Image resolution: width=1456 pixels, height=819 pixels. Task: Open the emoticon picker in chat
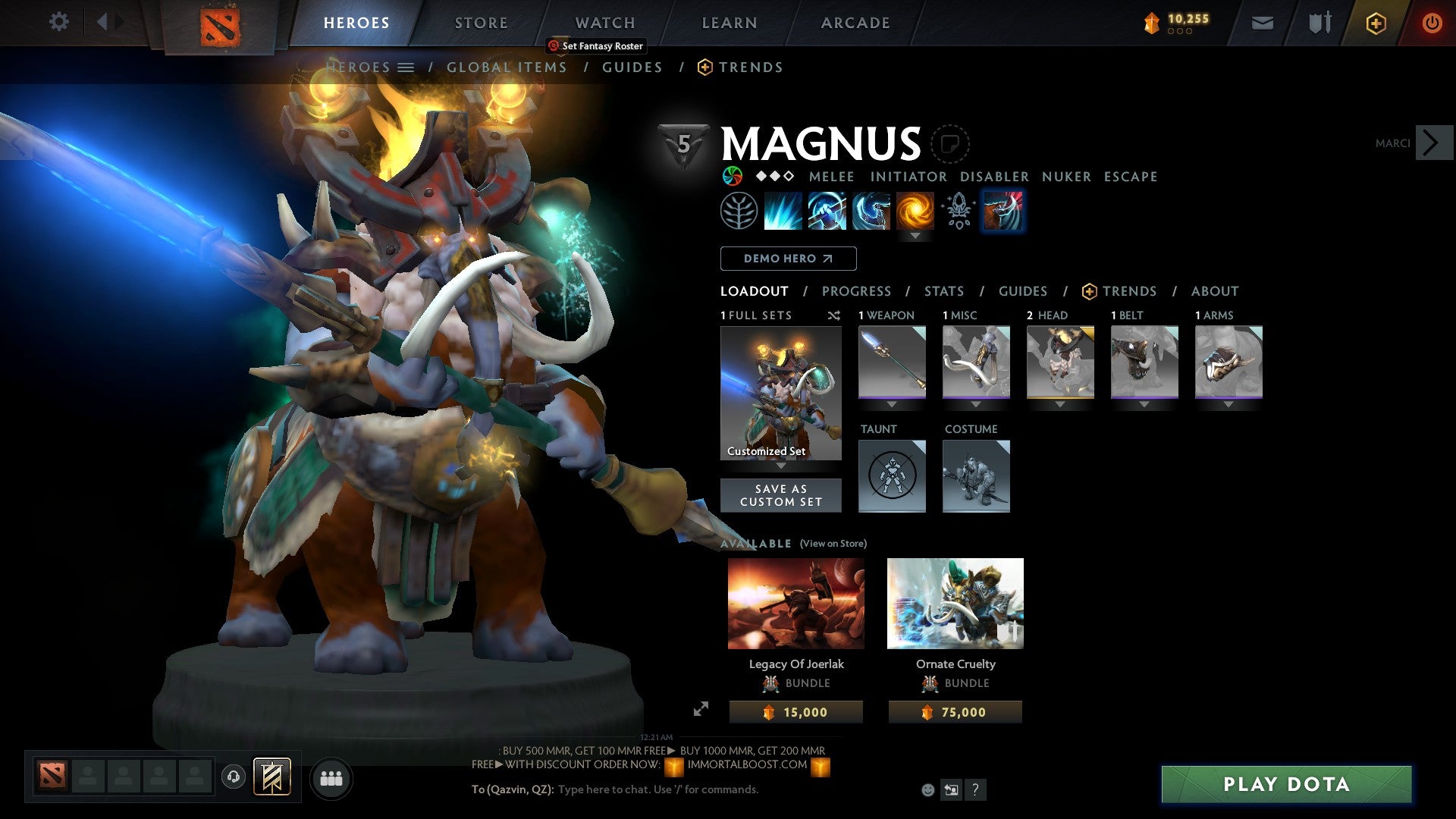(x=927, y=790)
